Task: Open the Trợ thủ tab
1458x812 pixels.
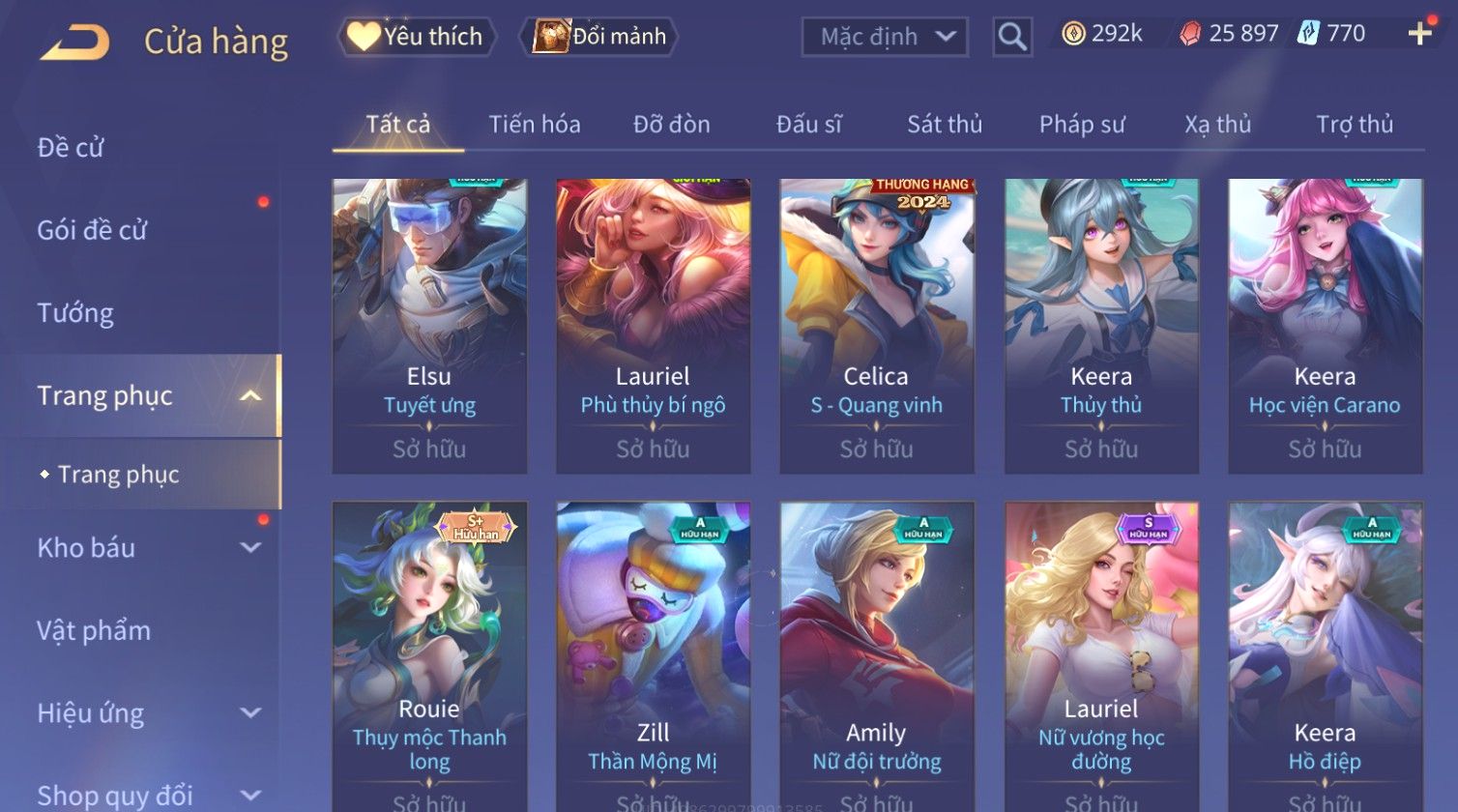Action: [1354, 124]
